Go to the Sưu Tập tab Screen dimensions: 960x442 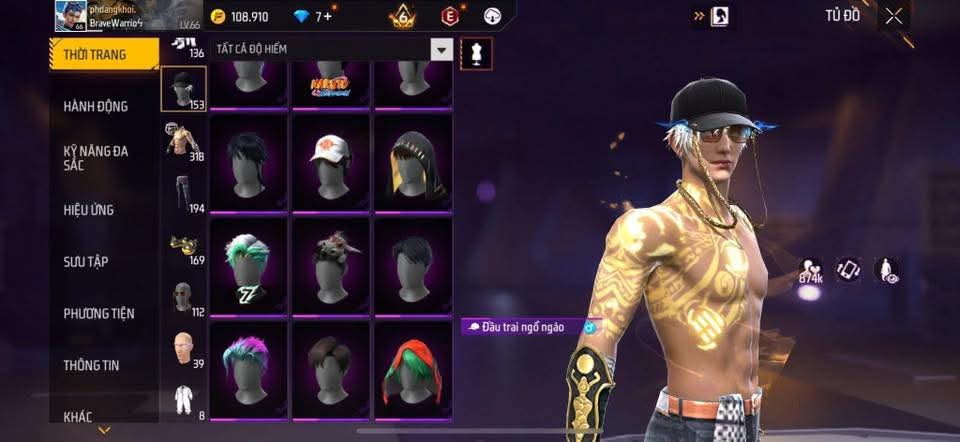86,262
